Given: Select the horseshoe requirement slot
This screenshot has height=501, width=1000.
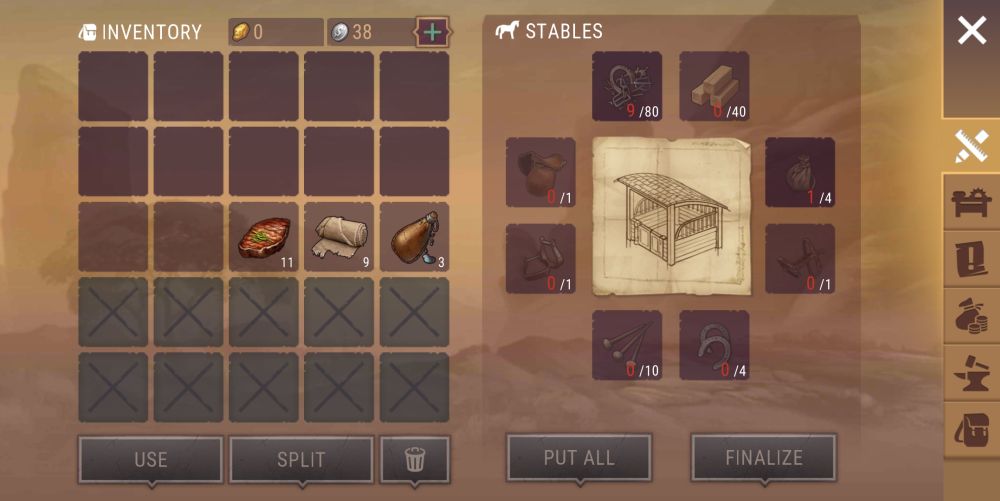Looking at the screenshot, I should point(714,345).
